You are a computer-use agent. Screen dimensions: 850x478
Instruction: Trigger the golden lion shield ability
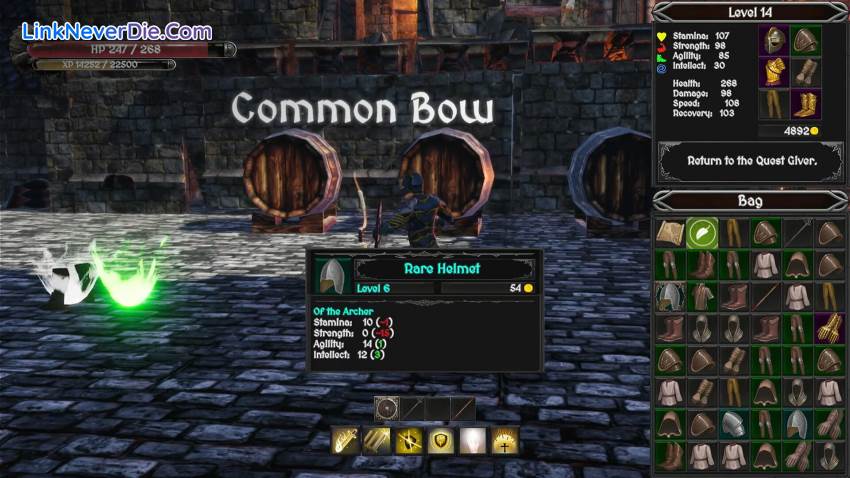[x=439, y=441]
